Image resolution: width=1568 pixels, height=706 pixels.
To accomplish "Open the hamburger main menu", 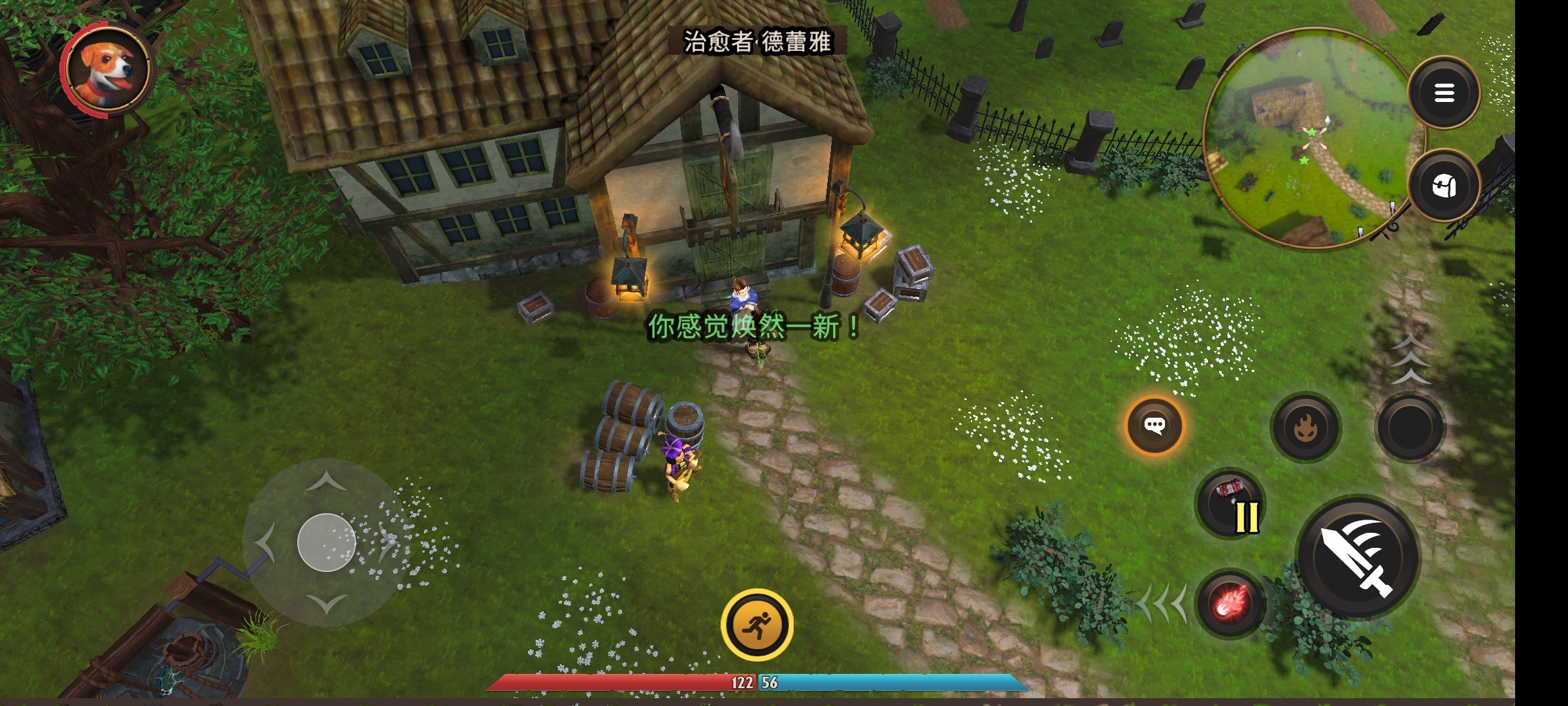I will click(x=1444, y=93).
